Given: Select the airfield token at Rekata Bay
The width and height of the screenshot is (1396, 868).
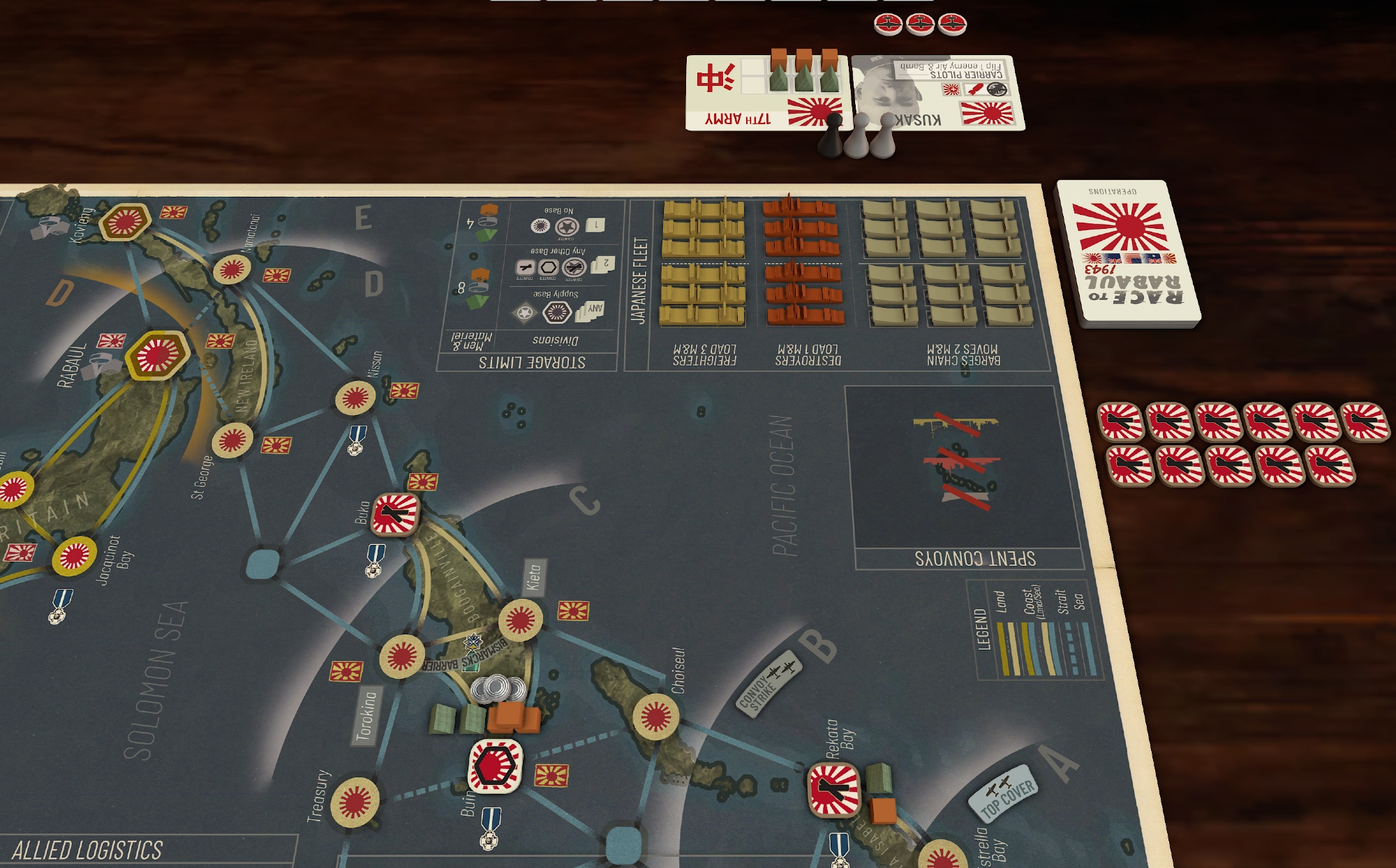Looking at the screenshot, I should tap(833, 789).
